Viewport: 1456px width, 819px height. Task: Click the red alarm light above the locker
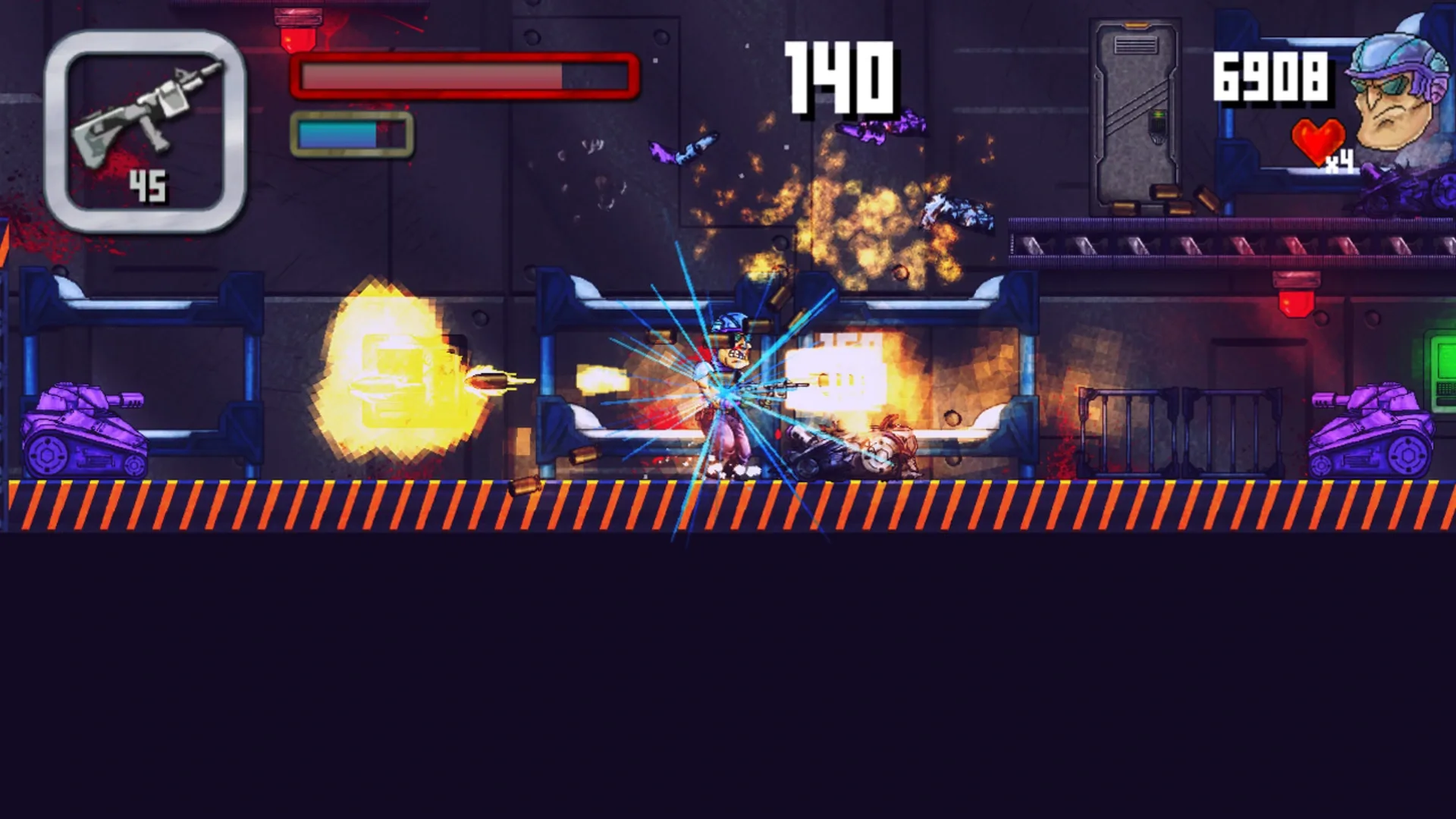pyautogui.click(x=1297, y=296)
